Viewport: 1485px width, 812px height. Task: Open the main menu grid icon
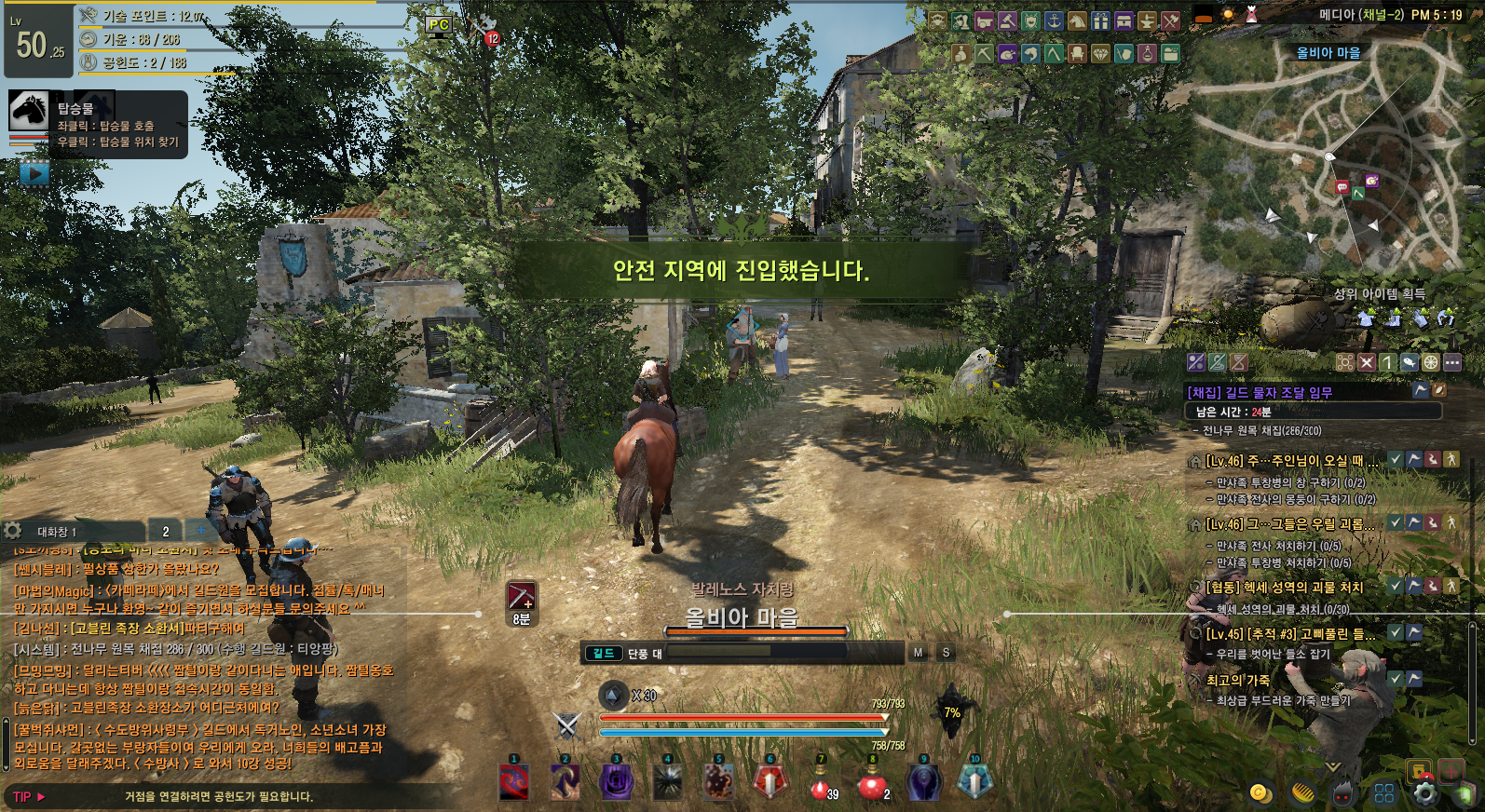(1384, 792)
